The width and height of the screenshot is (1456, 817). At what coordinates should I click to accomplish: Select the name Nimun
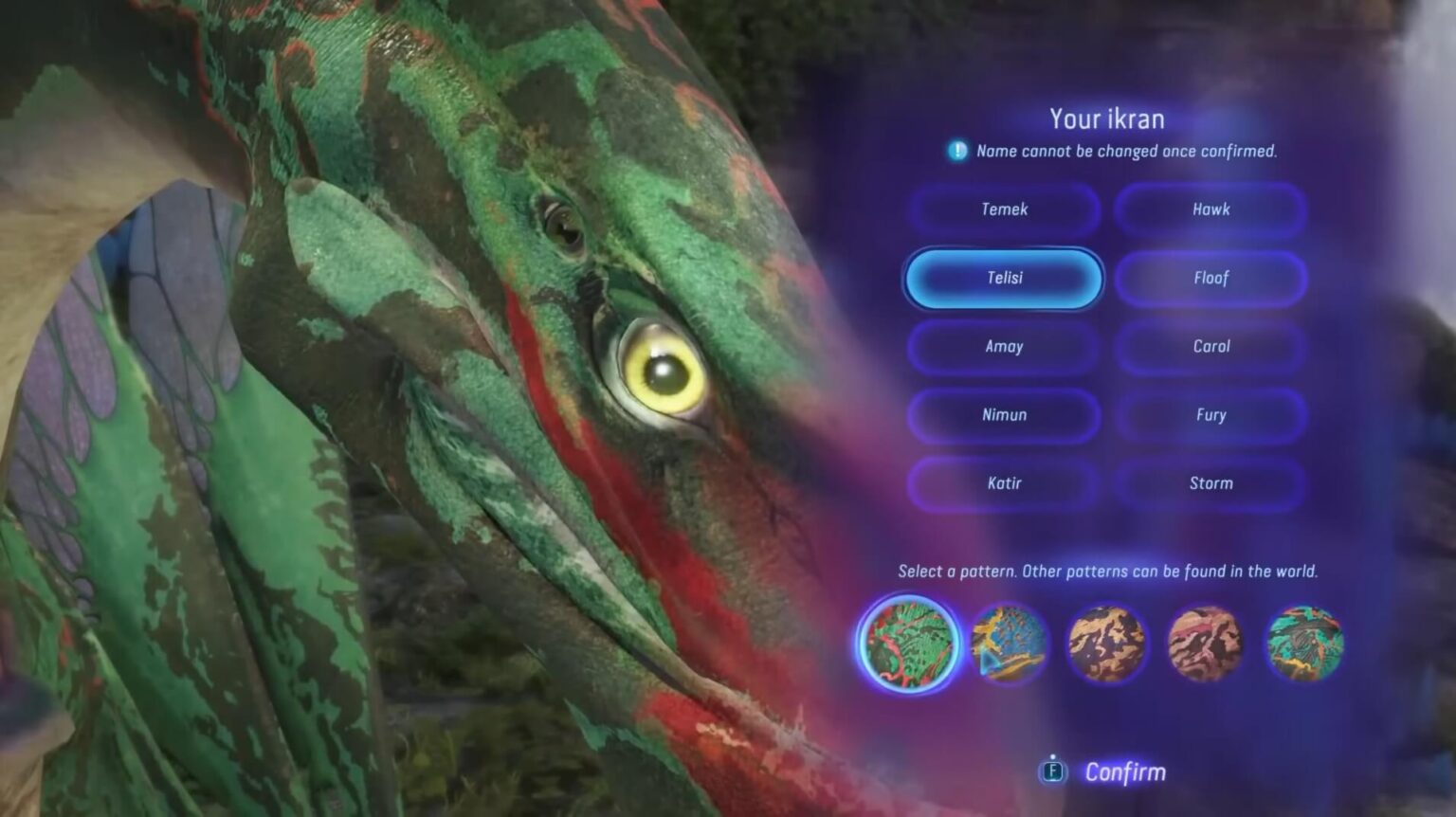click(1003, 415)
